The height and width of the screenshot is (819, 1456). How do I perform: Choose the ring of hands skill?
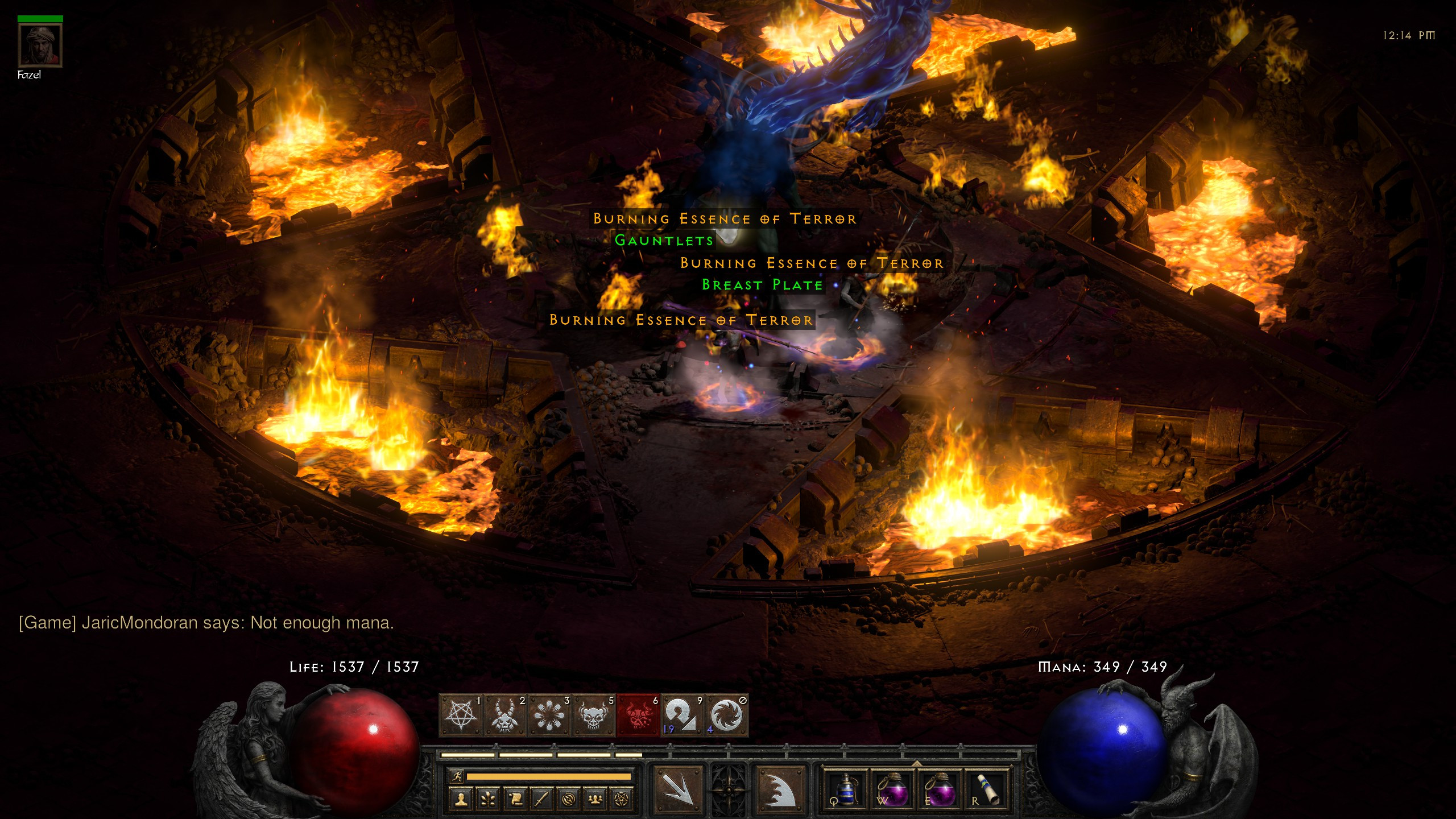(550, 715)
